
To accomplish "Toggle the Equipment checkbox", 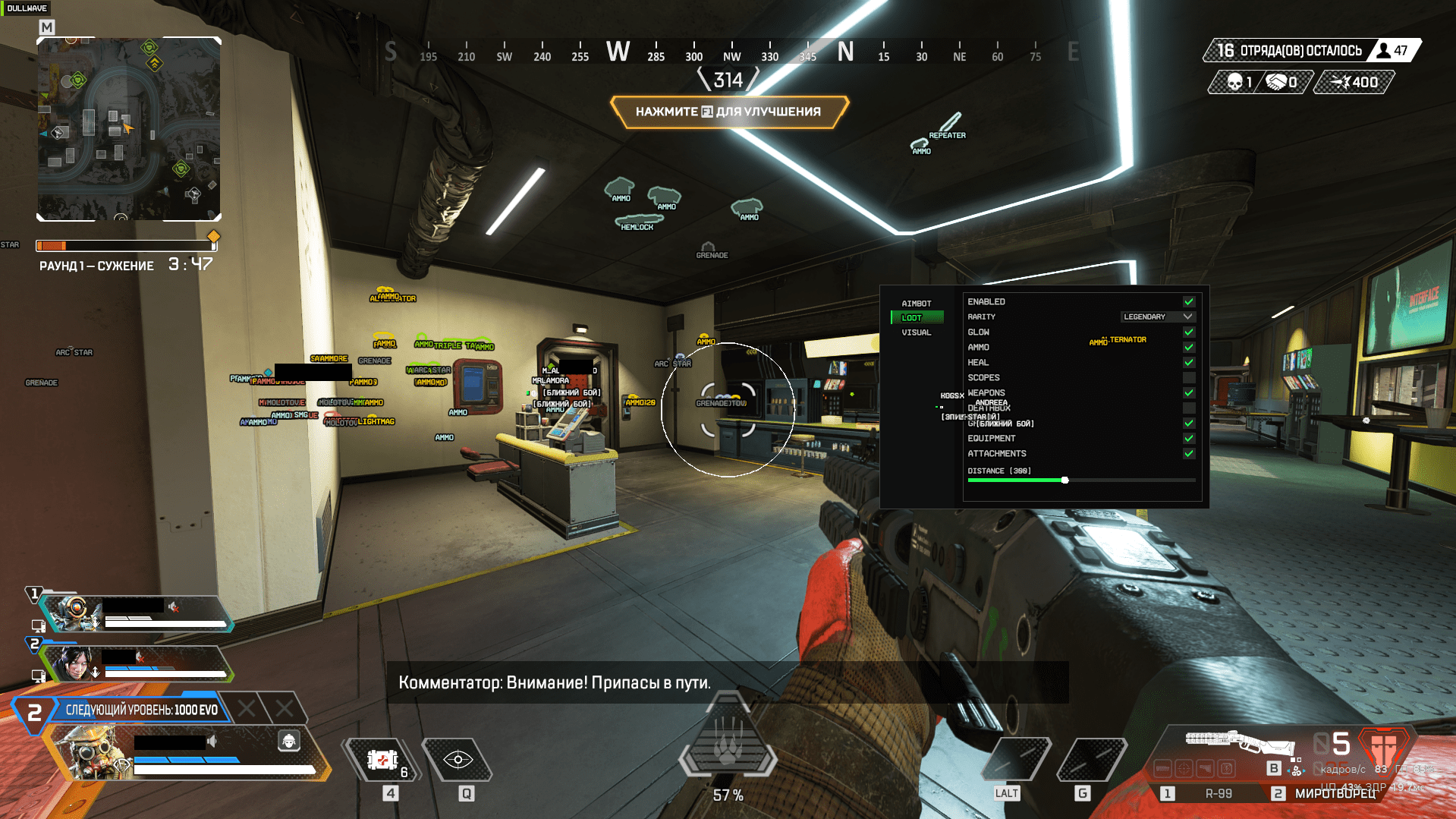I will (x=1188, y=439).
